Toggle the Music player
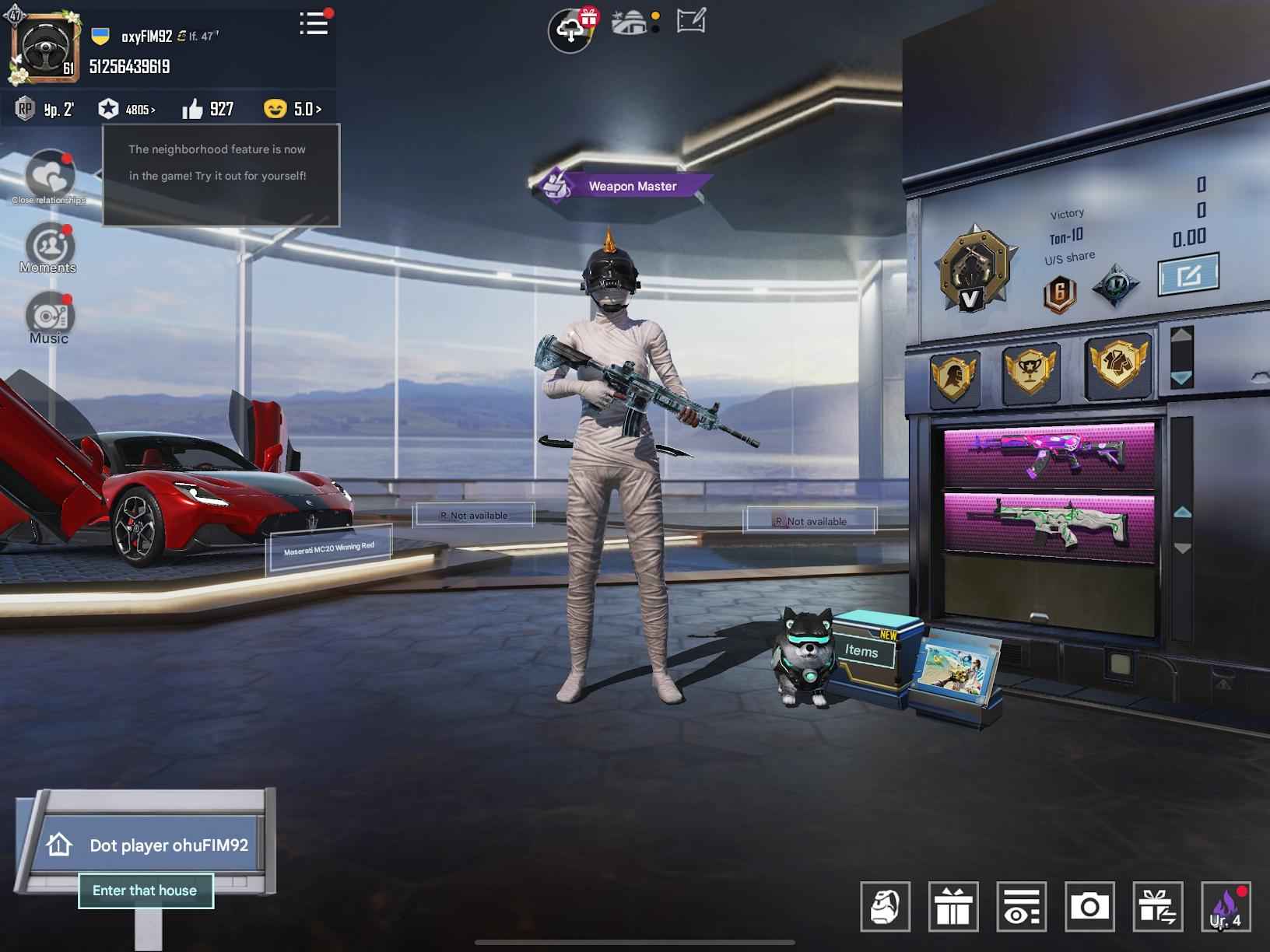The width and height of the screenshot is (1270, 952). (49, 317)
